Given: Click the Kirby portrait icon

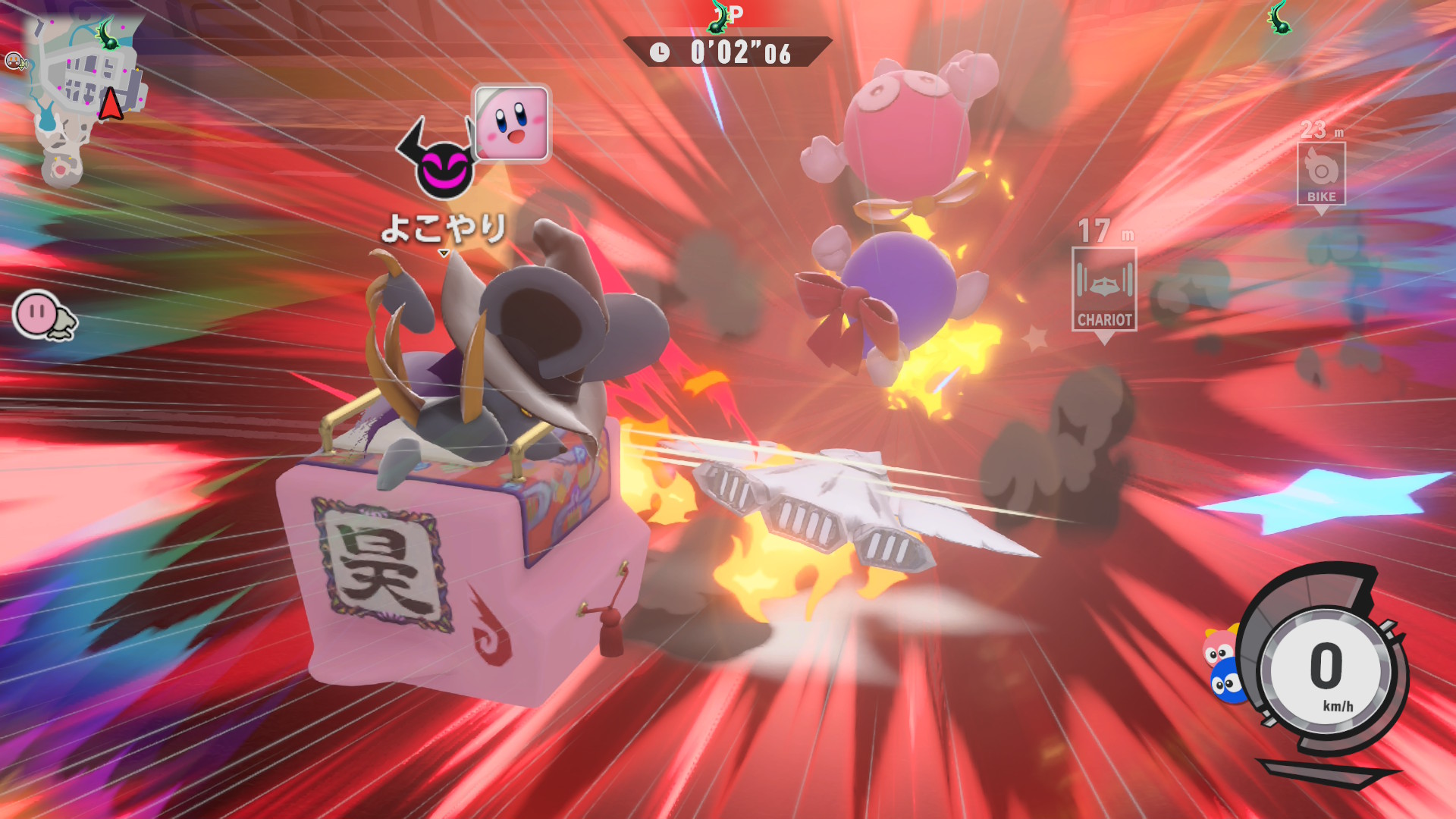Looking at the screenshot, I should [x=512, y=123].
